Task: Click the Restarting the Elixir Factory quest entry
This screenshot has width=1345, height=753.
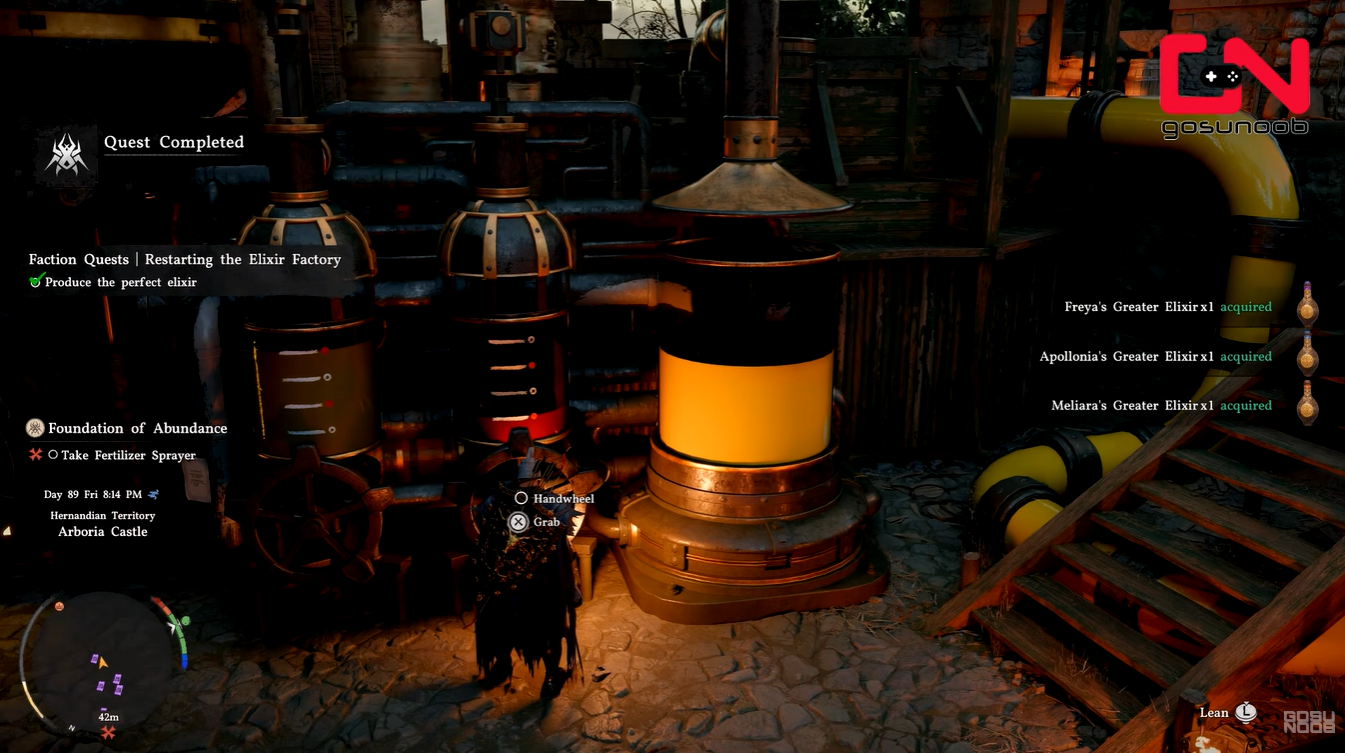Action: [185, 259]
